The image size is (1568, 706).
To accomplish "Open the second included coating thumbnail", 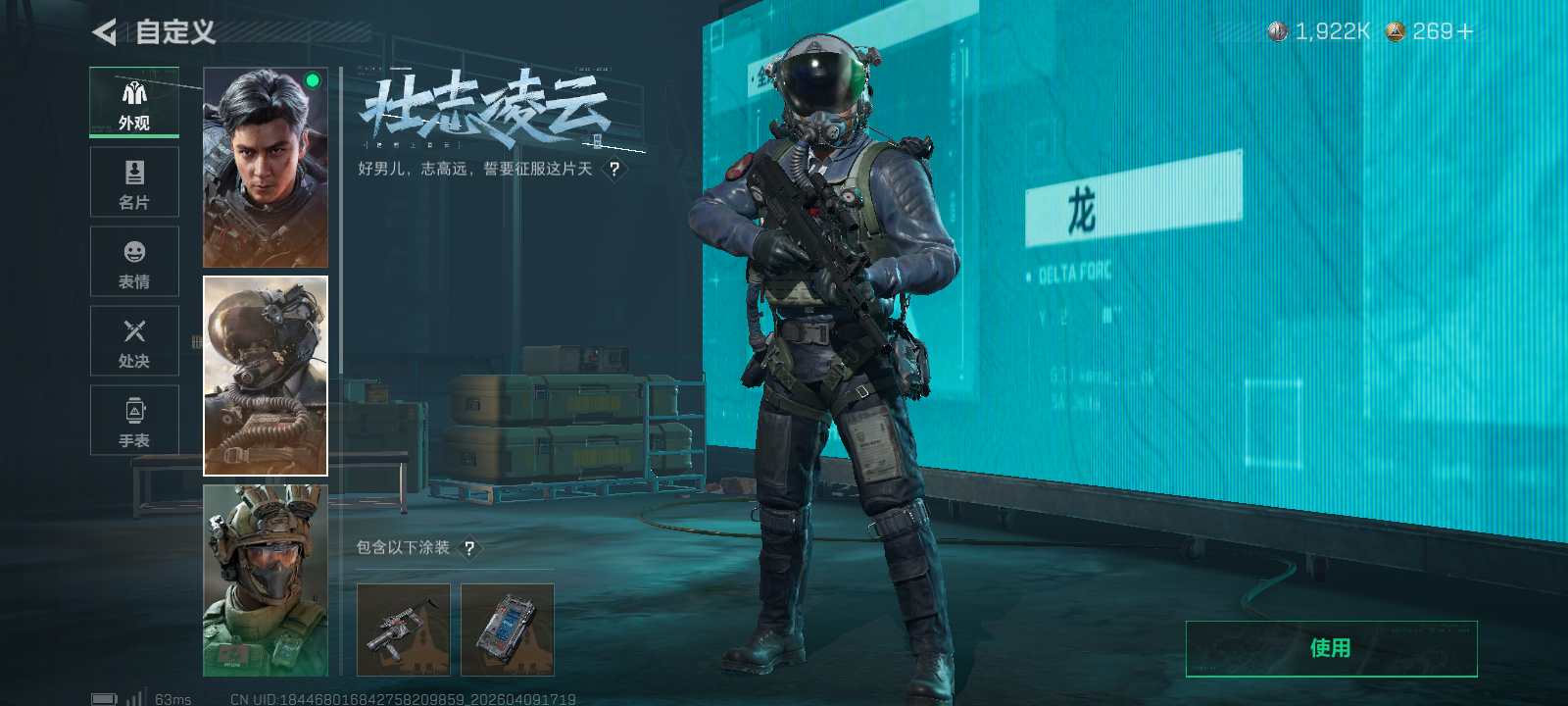I will pyautogui.click(x=508, y=630).
